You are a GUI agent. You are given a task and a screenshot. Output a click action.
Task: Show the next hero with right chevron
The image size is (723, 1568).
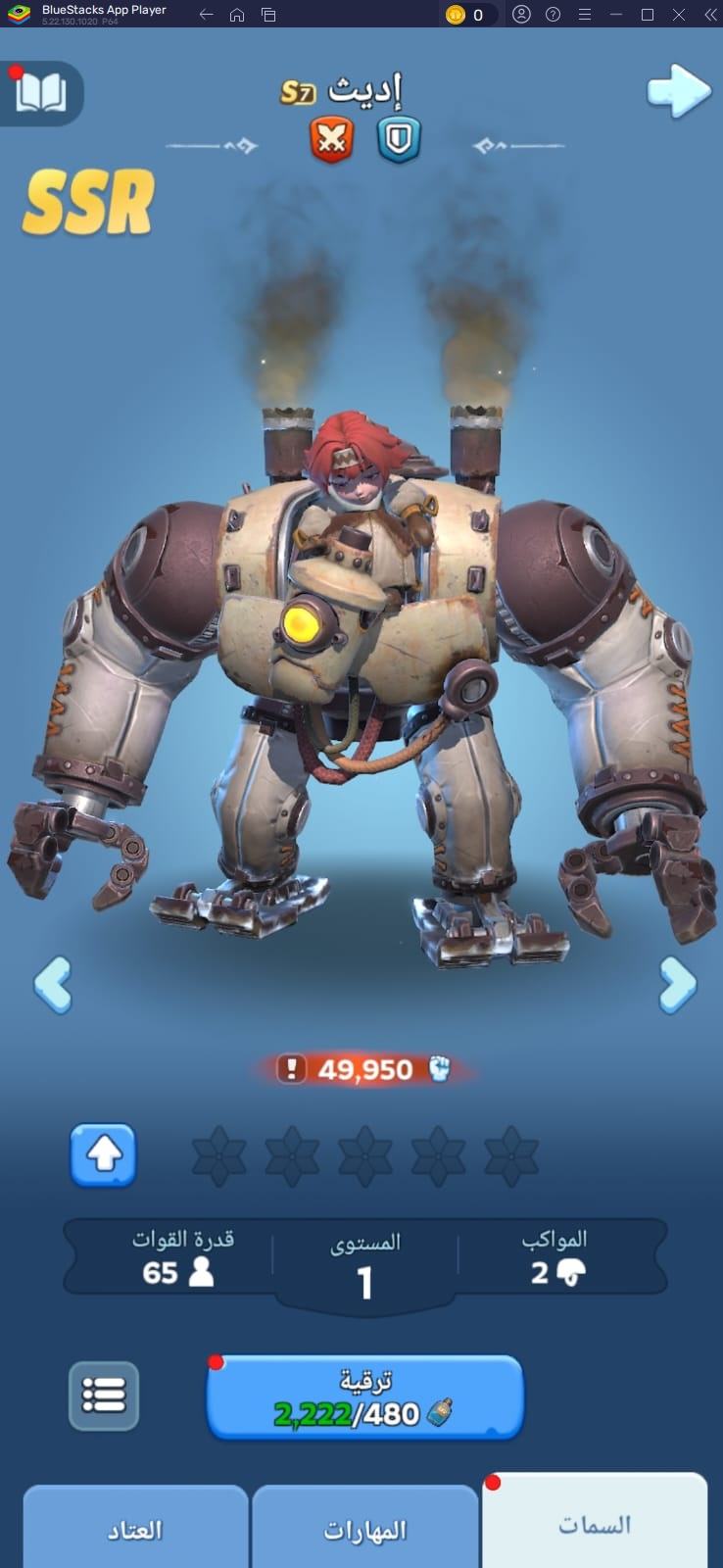677,984
